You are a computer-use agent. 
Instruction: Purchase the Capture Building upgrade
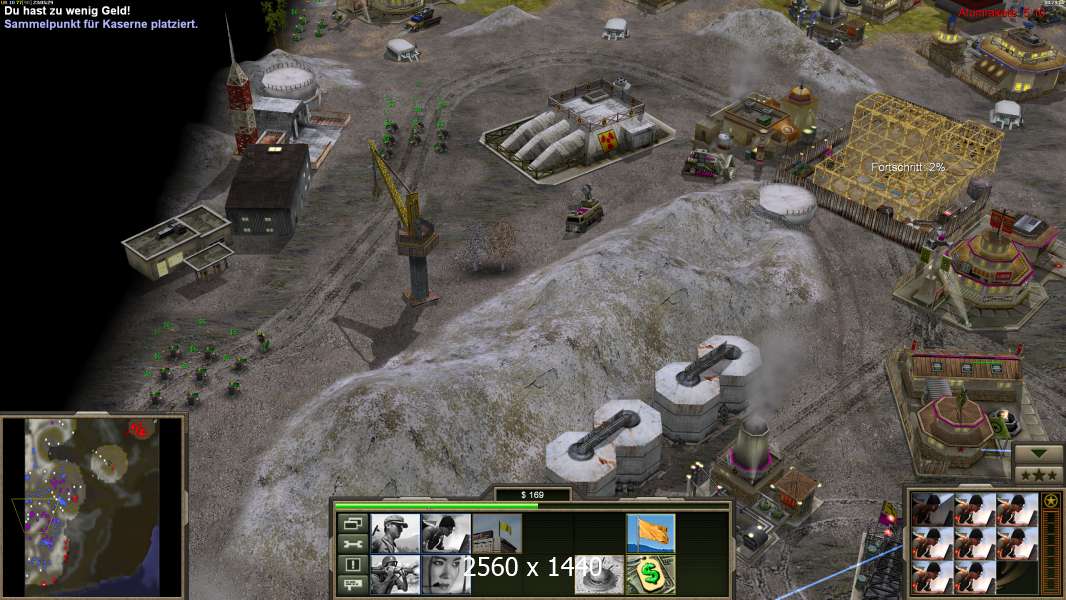pos(497,533)
